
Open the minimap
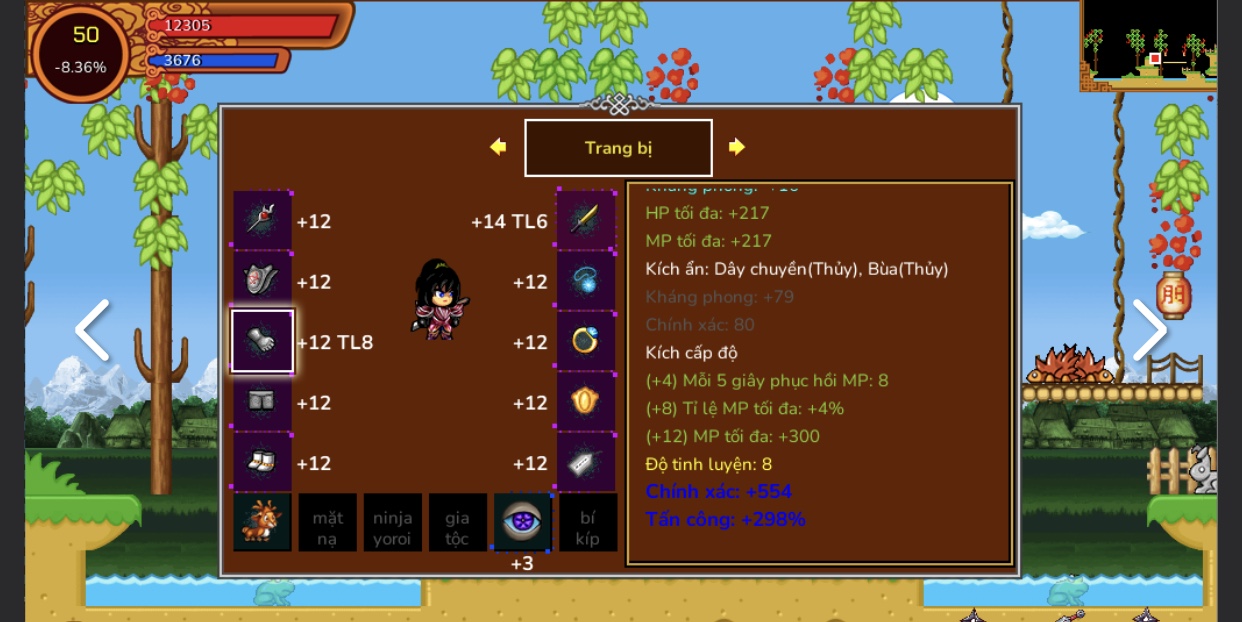(1149, 45)
